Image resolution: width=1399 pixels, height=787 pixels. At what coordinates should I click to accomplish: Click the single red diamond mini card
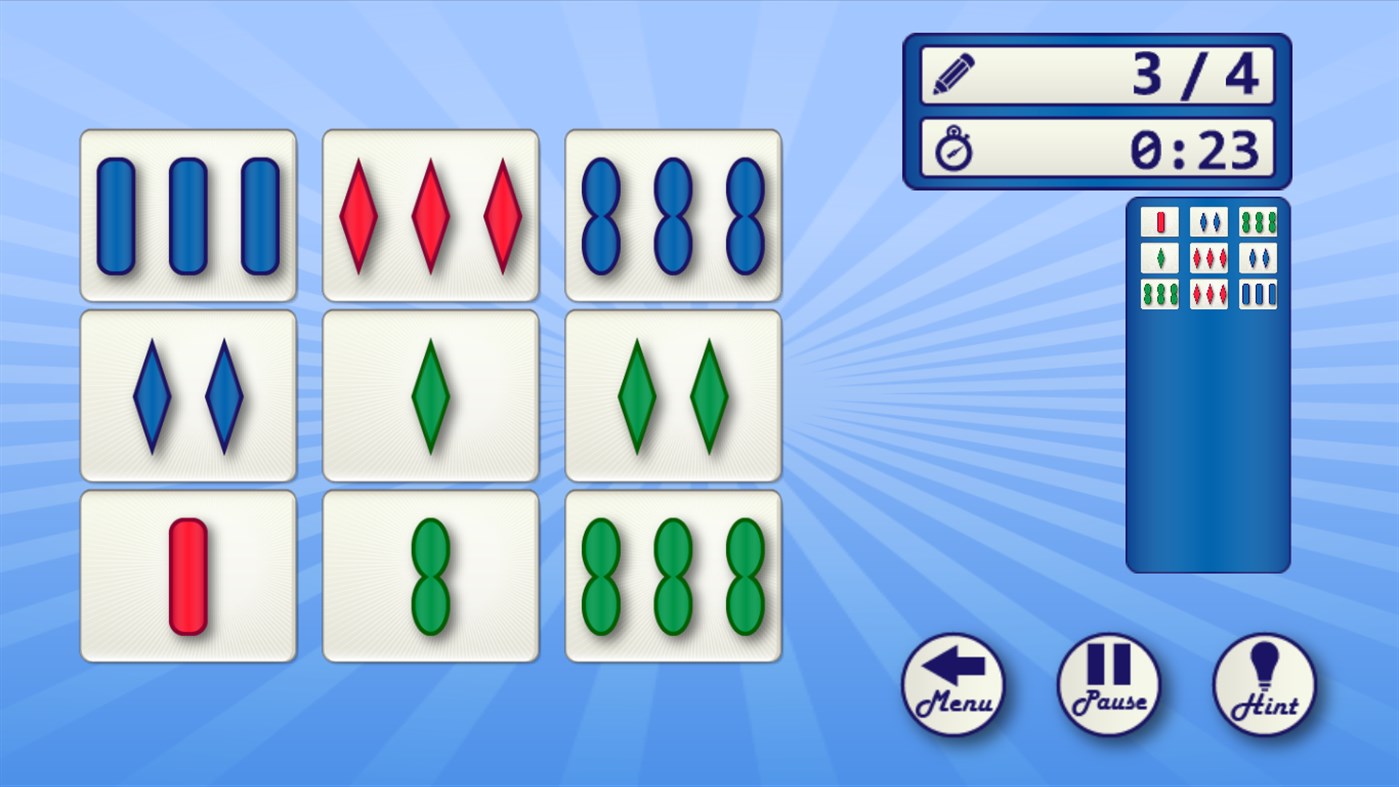pos(1159,222)
